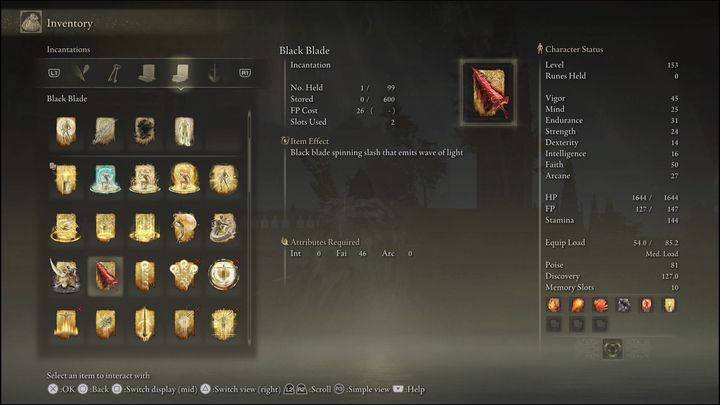
Task: Select the grey stone spell in Memory Slots
Action: point(624,304)
